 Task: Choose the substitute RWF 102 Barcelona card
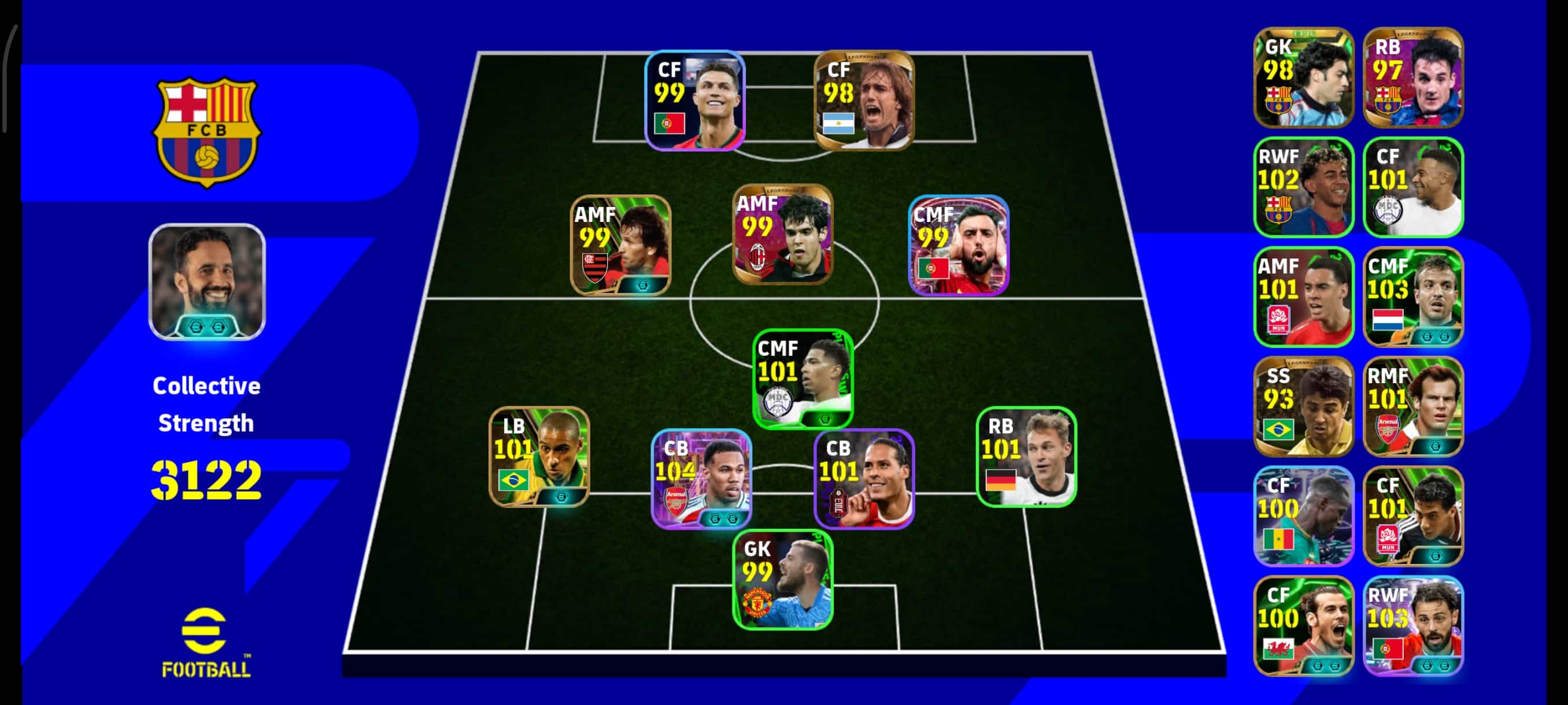click(1303, 187)
